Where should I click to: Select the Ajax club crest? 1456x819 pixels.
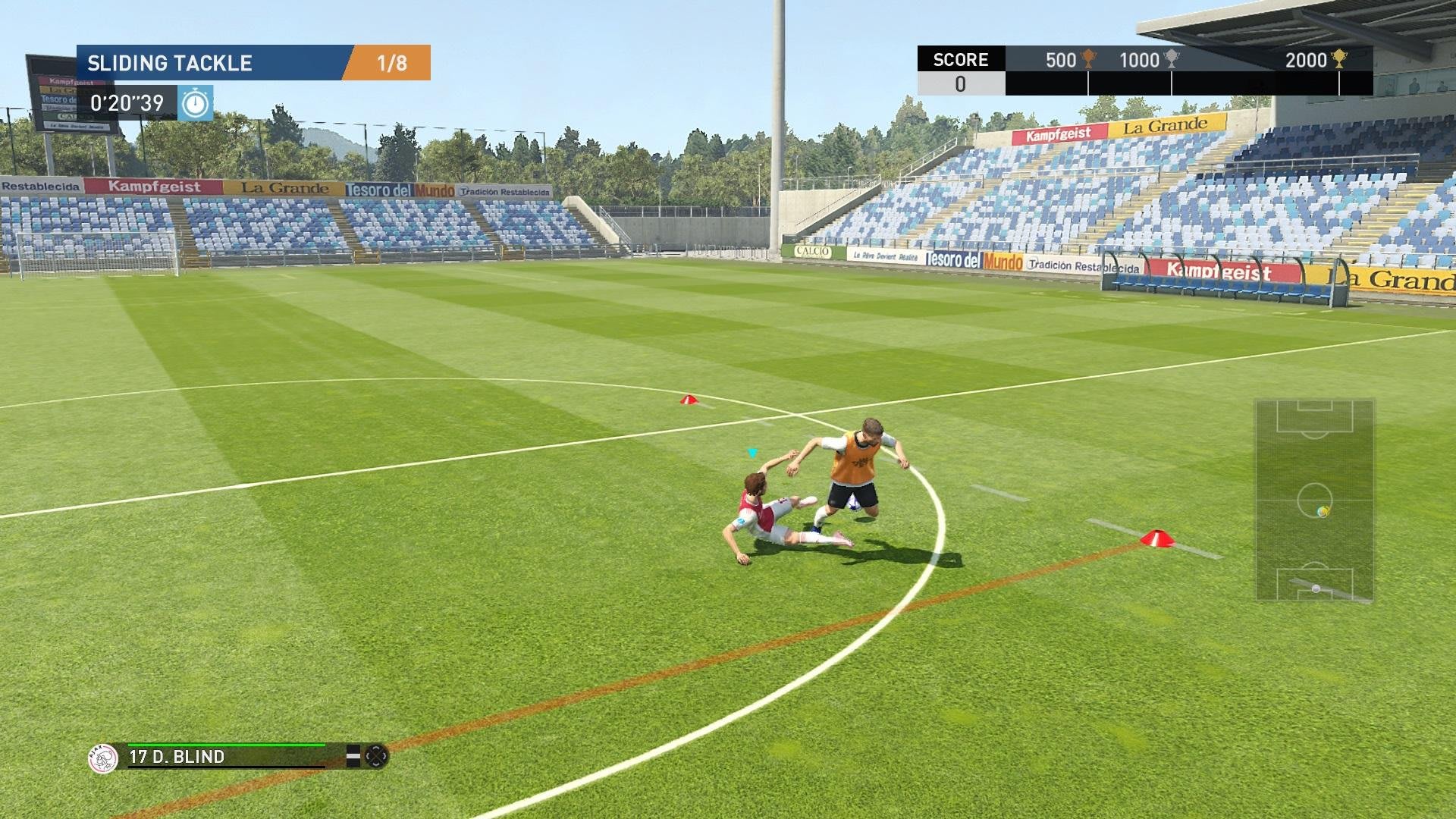pyautogui.click(x=103, y=758)
